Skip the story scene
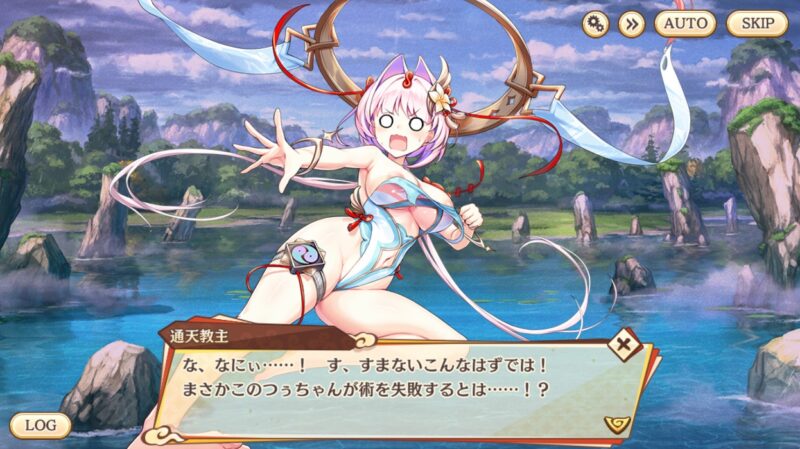Viewport: 800px width, 449px height. coord(757,23)
